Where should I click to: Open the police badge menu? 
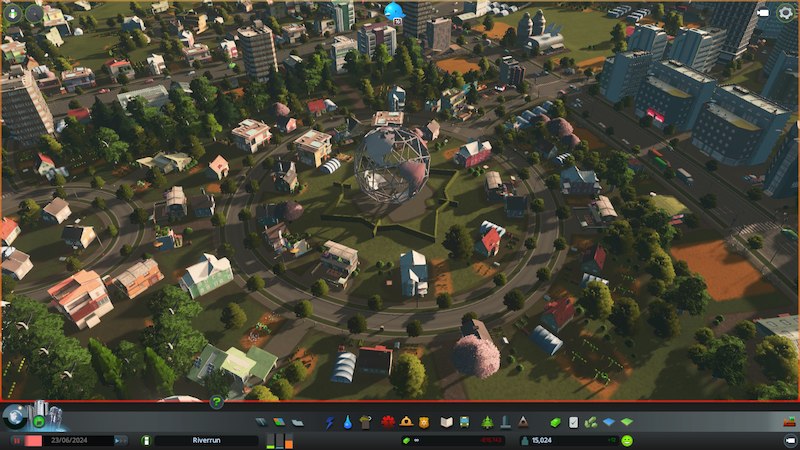pyautogui.click(x=423, y=422)
